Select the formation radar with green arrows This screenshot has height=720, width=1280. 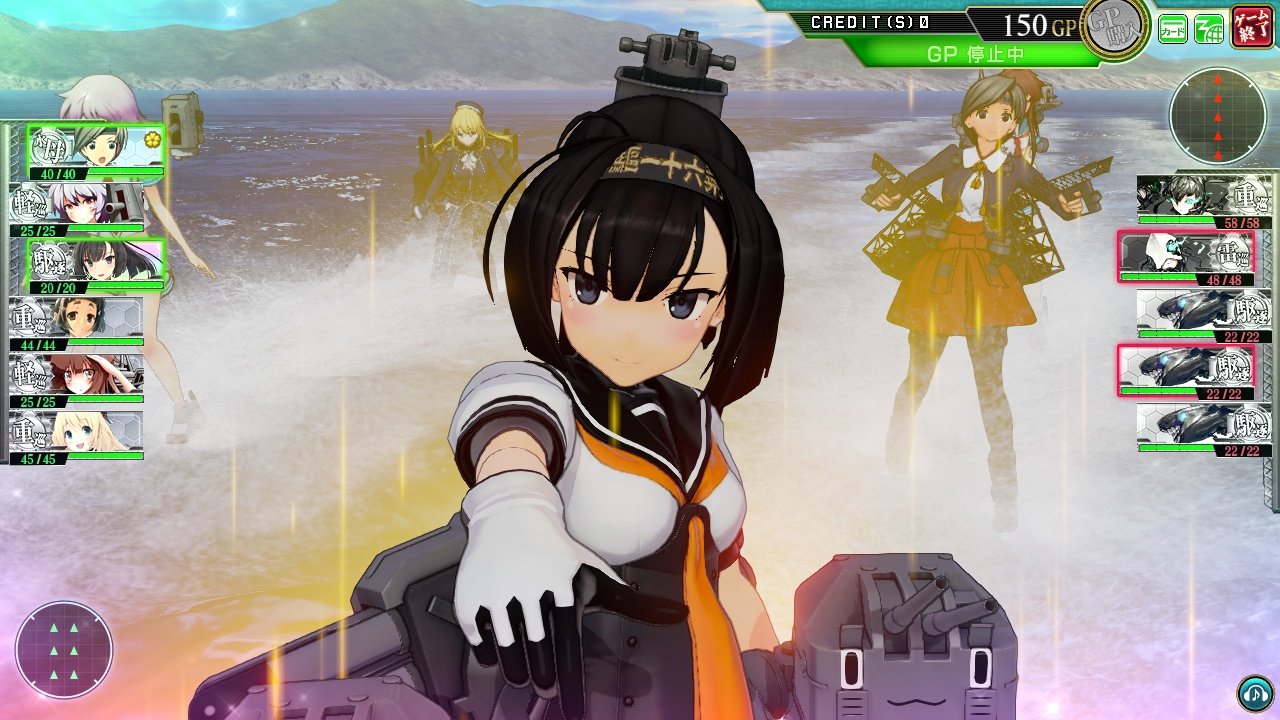tap(64, 650)
